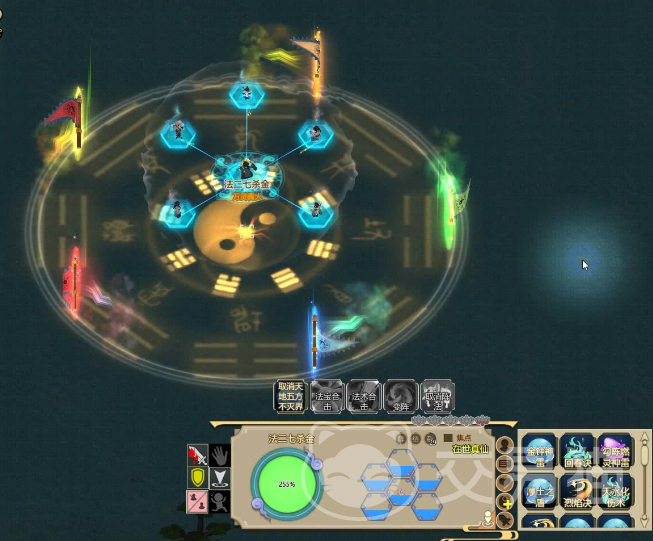Click the 取消天地五方不灭界 cancel button
Image resolution: width=653 pixels, height=541 pixels.
coord(290,396)
